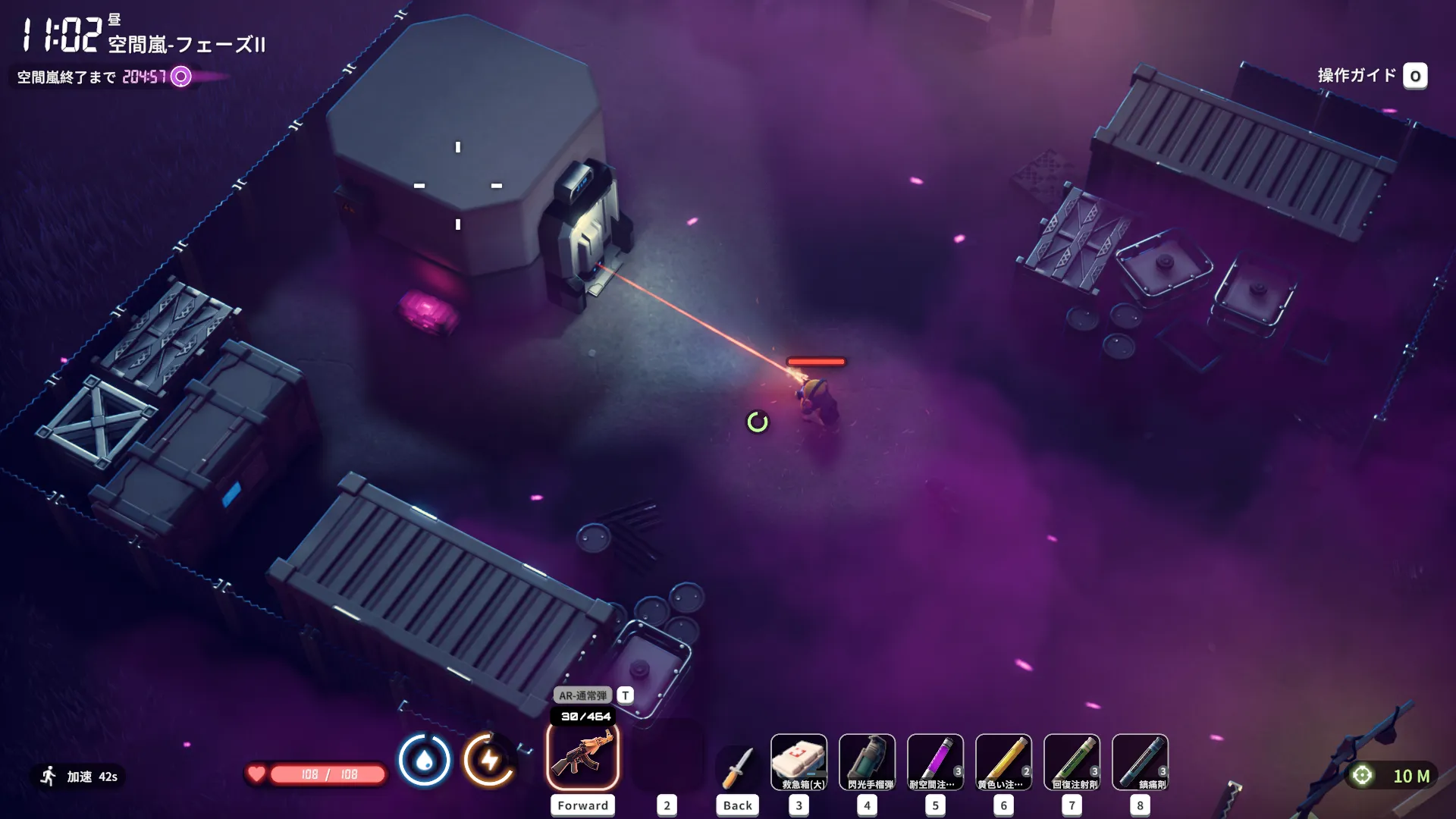Choose the purple anti-space injector slot
The width and height of the screenshot is (1456, 819).
point(935,762)
